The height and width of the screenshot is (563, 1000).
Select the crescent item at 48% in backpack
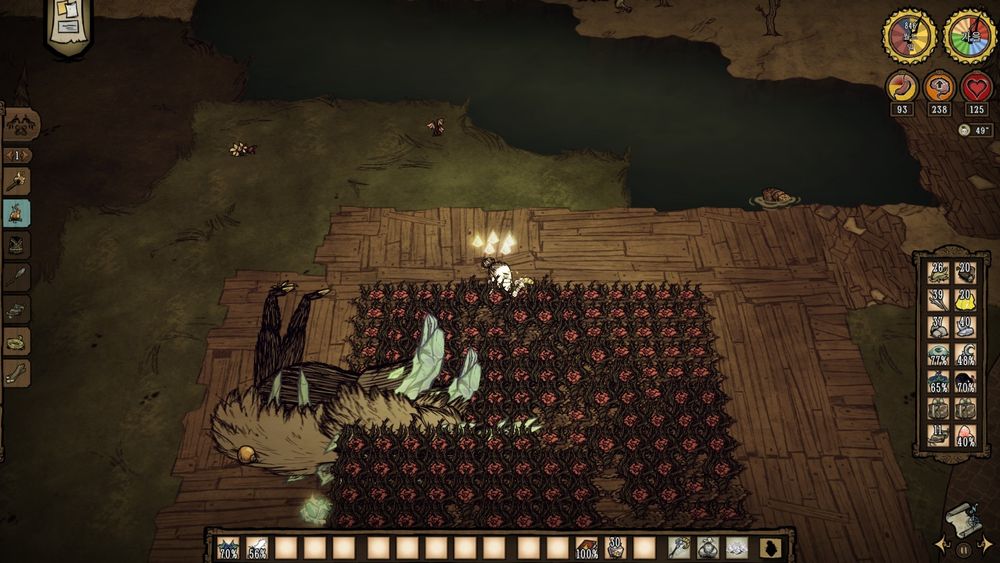(x=965, y=355)
